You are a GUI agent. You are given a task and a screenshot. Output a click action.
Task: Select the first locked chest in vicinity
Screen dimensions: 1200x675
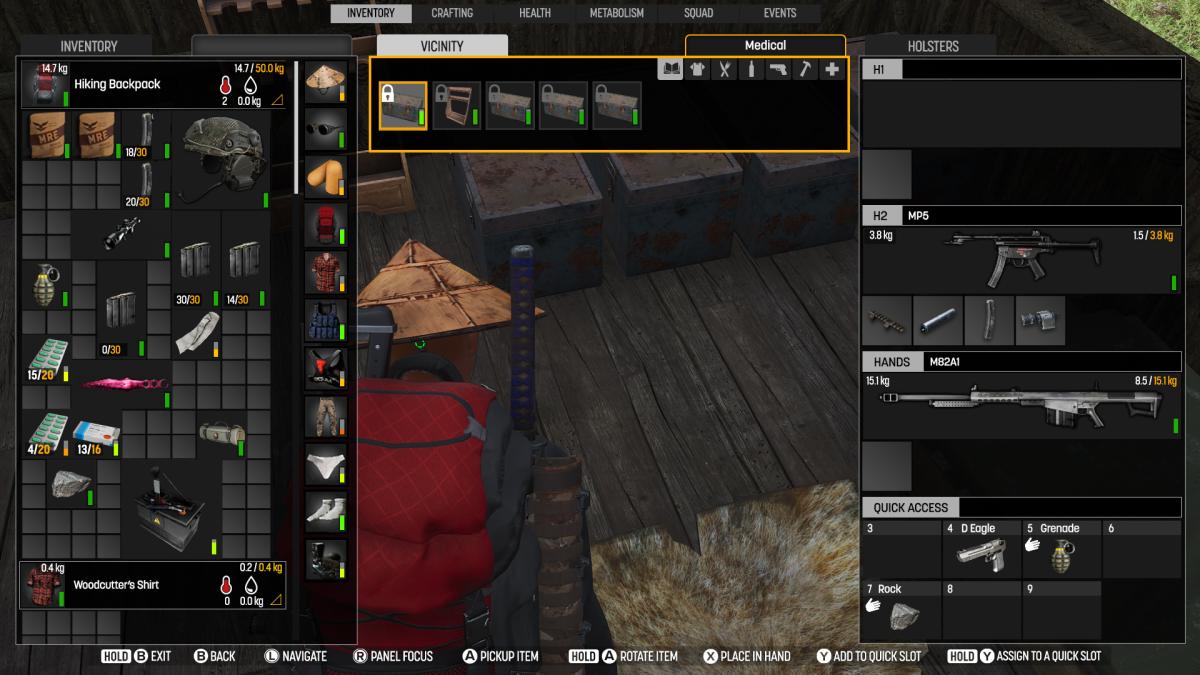pos(403,106)
